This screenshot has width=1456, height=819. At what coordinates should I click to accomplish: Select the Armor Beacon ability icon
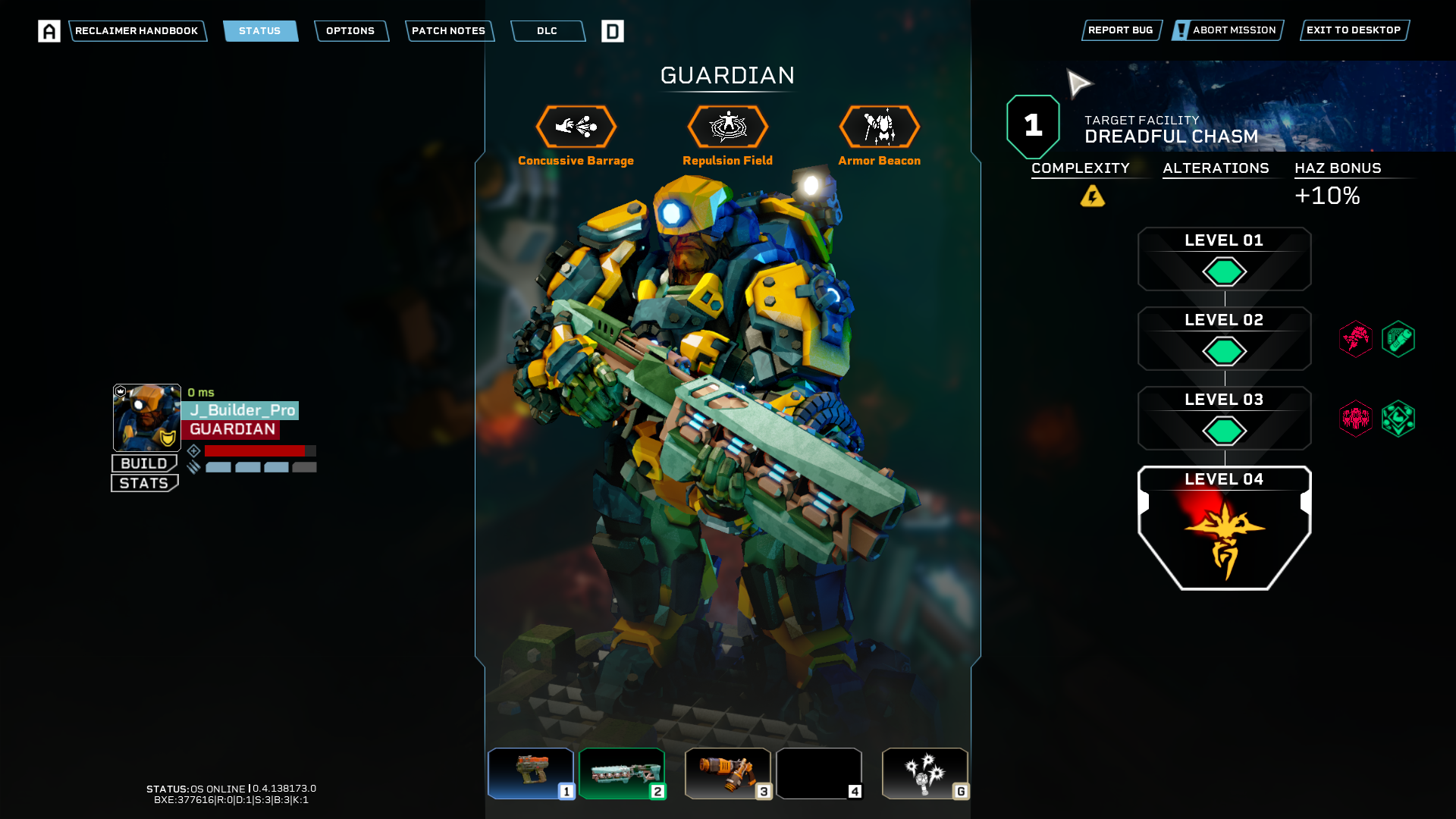tap(880, 127)
